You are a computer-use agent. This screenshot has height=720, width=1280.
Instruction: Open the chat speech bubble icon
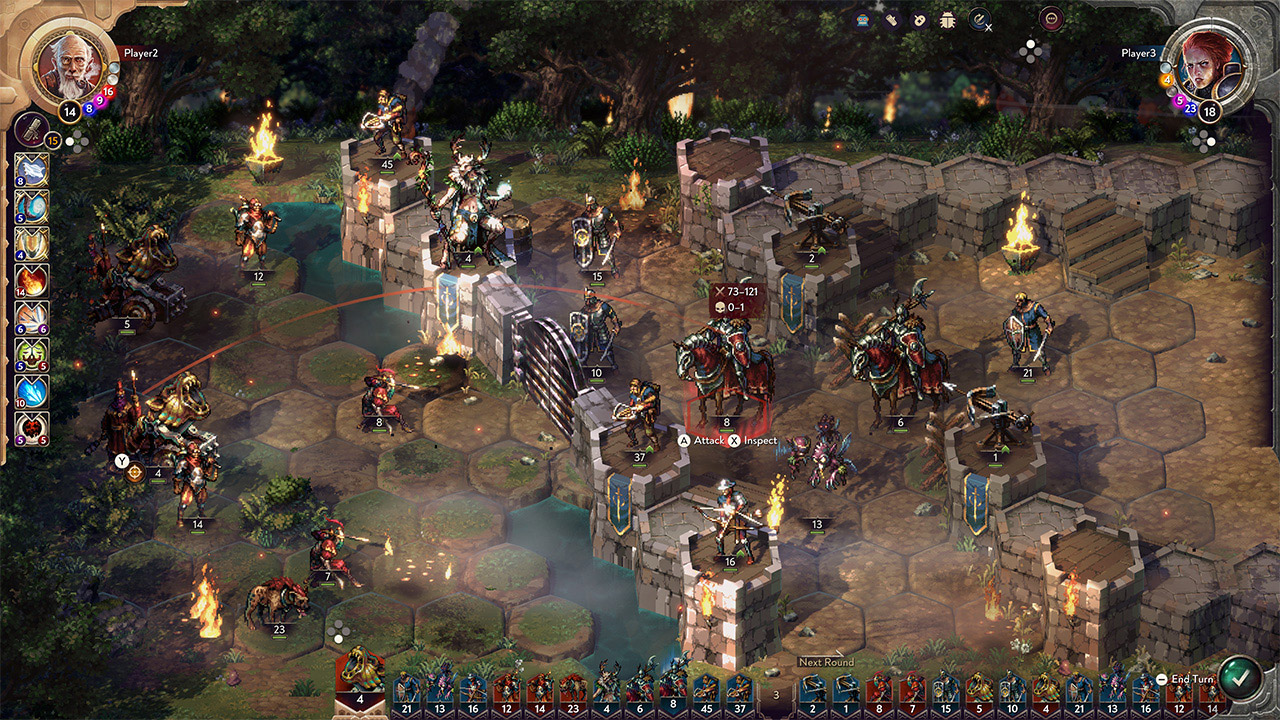[1052, 17]
